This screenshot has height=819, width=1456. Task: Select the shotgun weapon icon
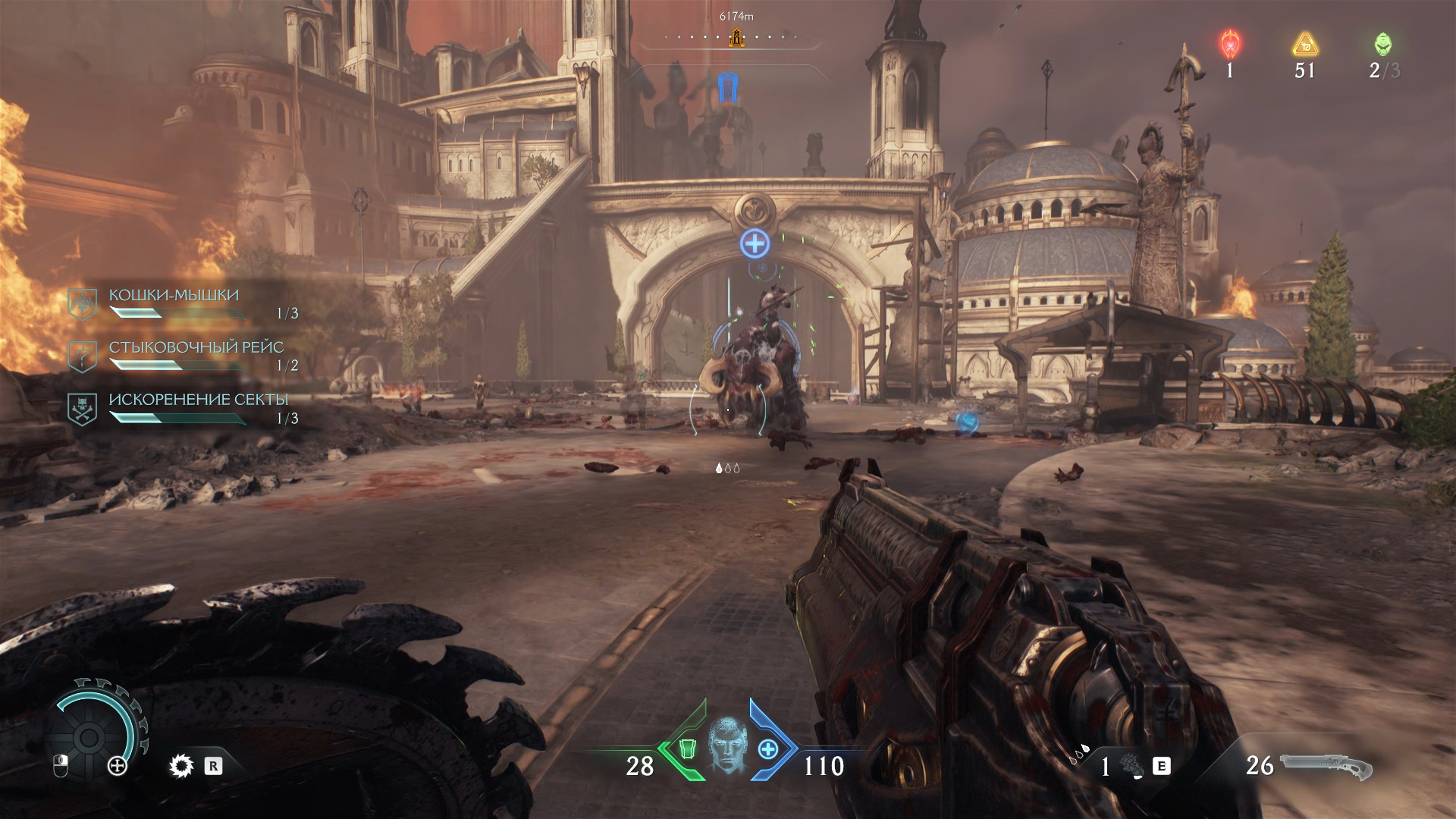[x=1327, y=766]
